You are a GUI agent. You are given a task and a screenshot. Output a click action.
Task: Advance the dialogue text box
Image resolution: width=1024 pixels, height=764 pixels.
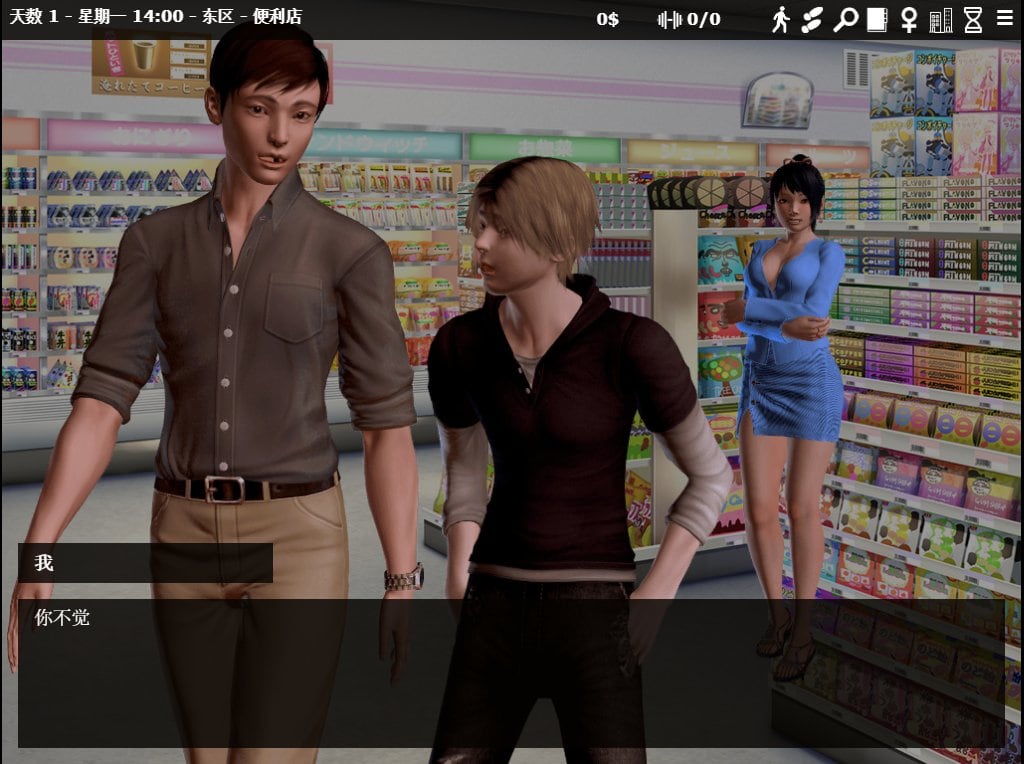[x=510, y=672]
